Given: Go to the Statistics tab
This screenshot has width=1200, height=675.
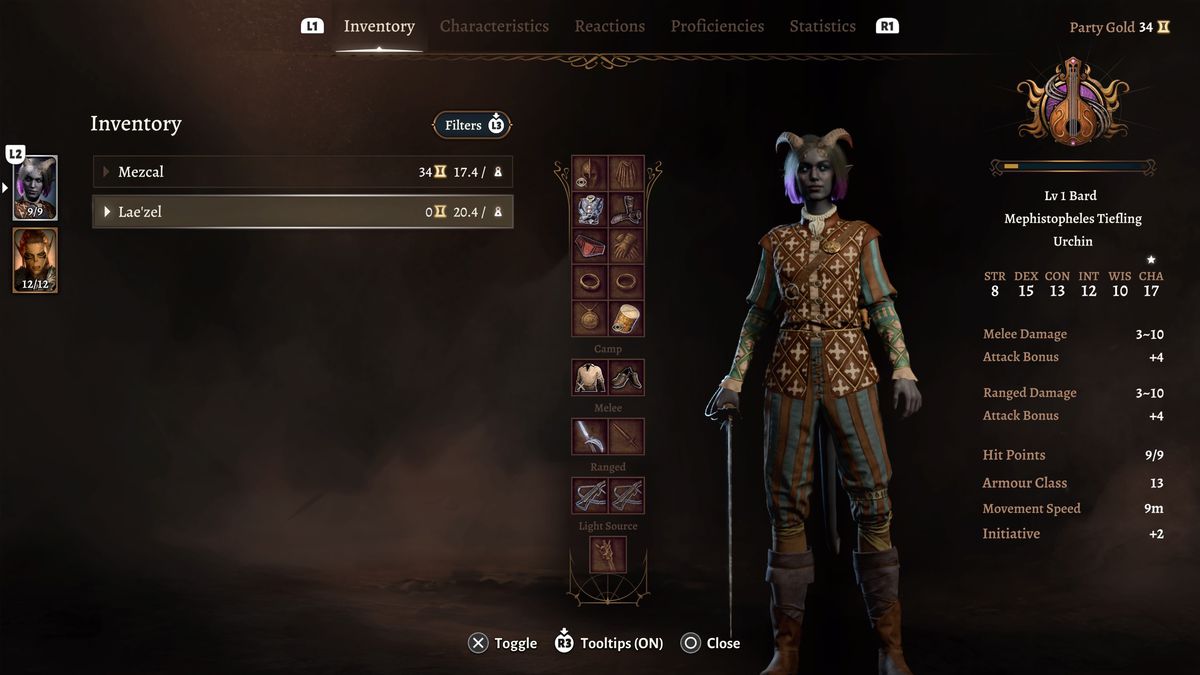Looking at the screenshot, I should (822, 26).
